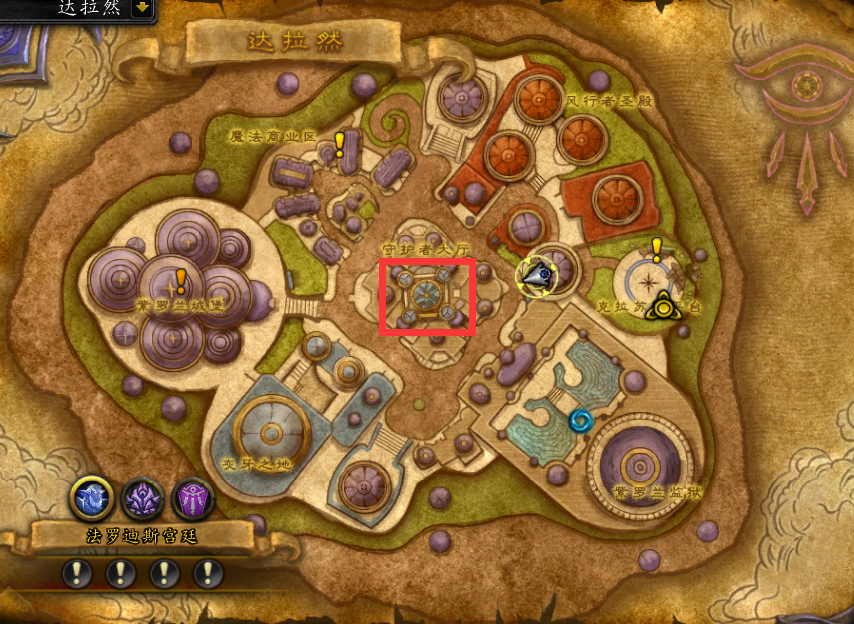854x624 pixels.
Task: Select the purple eye shield icon
Action: (x=192, y=497)
